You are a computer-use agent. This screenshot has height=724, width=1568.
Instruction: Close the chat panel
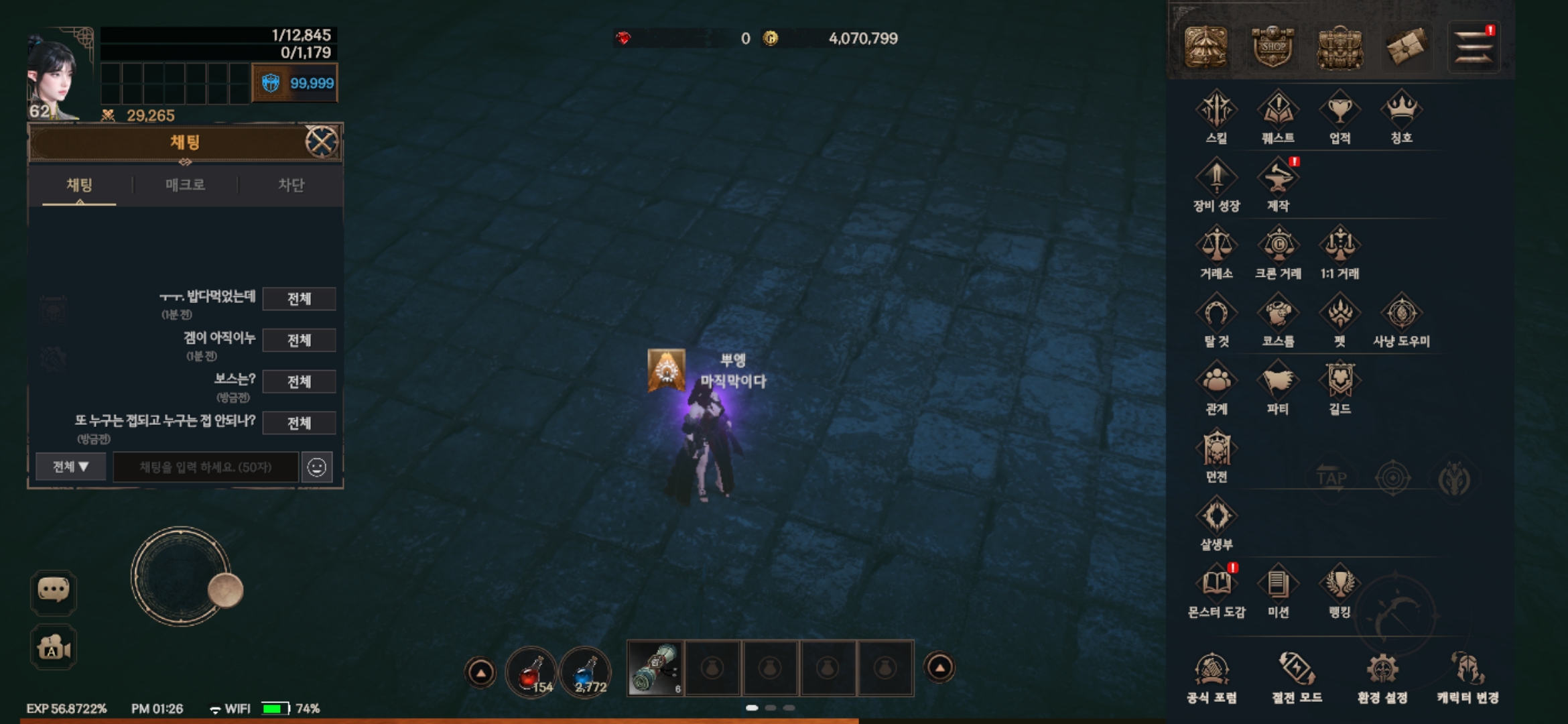(322, 142)
